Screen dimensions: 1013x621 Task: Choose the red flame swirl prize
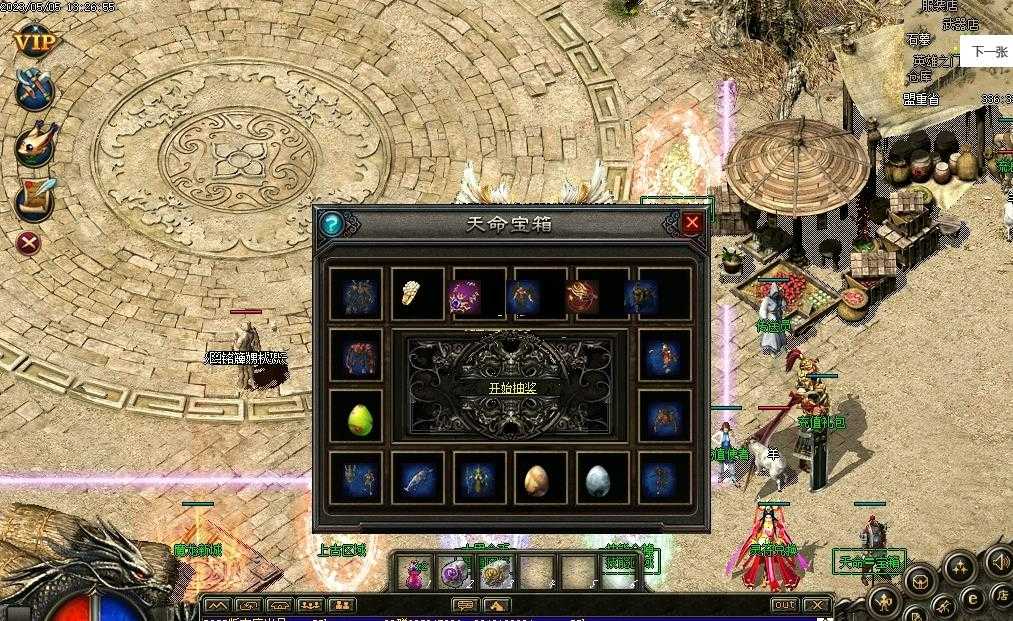pos(601,294)
